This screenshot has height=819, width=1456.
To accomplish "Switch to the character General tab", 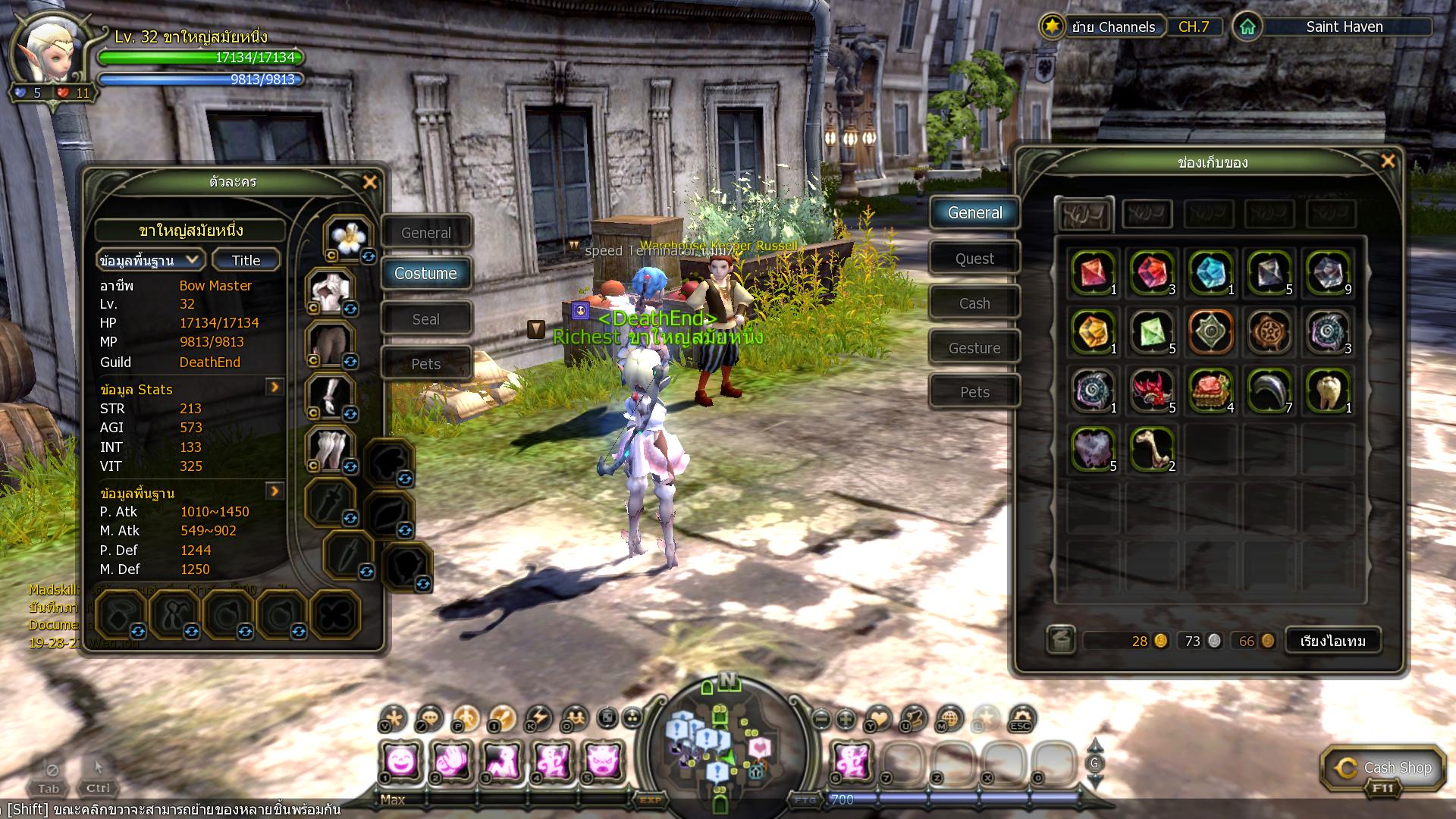I will coord(426,233).
